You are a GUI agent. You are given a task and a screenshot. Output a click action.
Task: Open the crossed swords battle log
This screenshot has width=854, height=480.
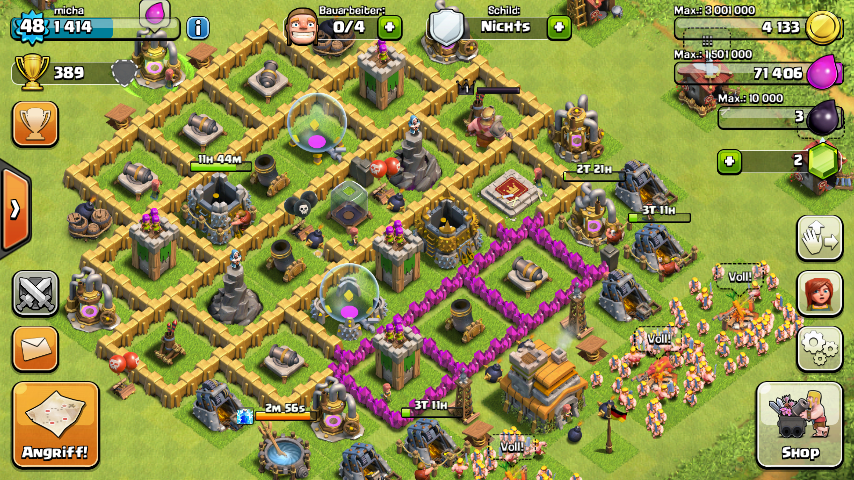pos(35,293)
